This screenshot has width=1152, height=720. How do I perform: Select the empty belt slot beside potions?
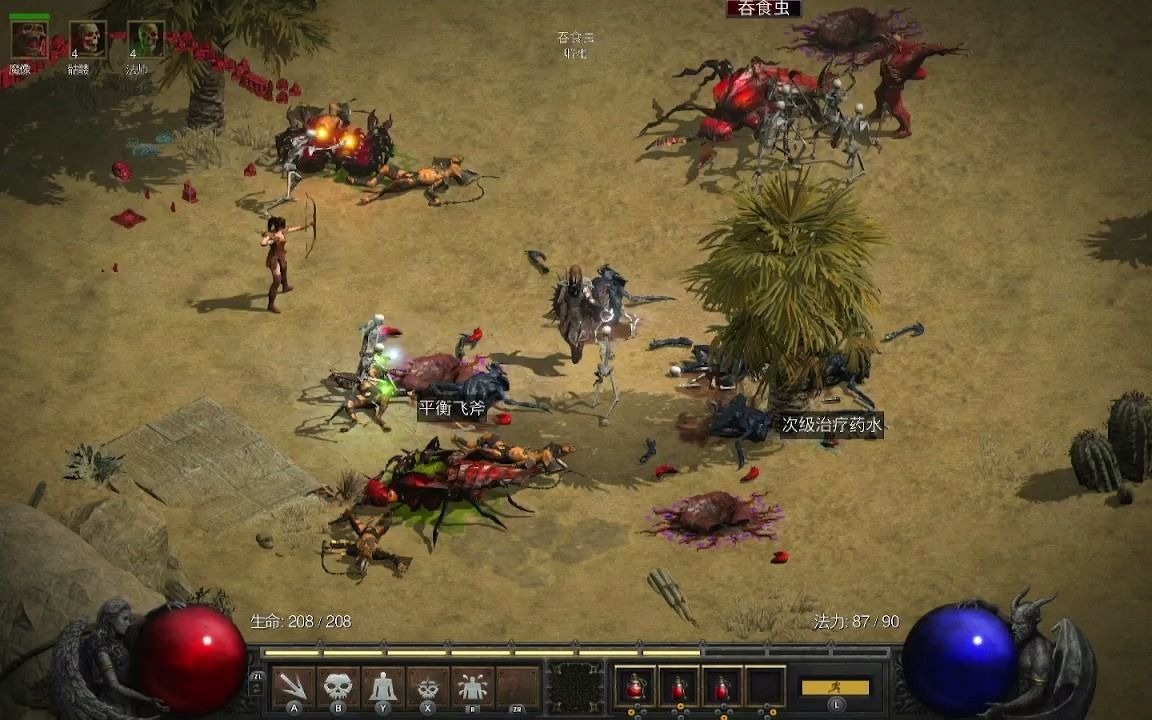(x=765, y=686)
